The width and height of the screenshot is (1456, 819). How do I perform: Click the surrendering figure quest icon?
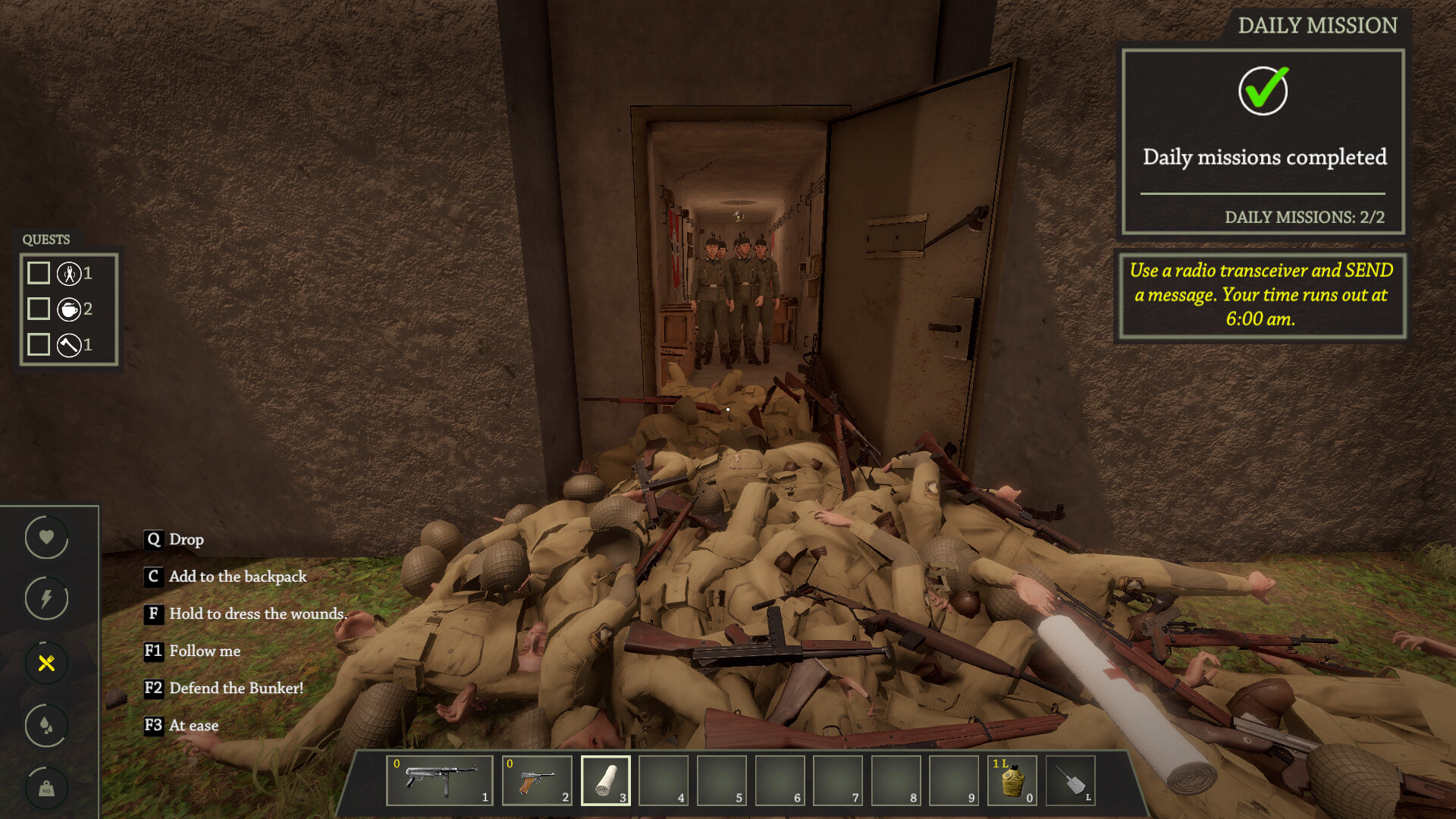coord(69,274)
